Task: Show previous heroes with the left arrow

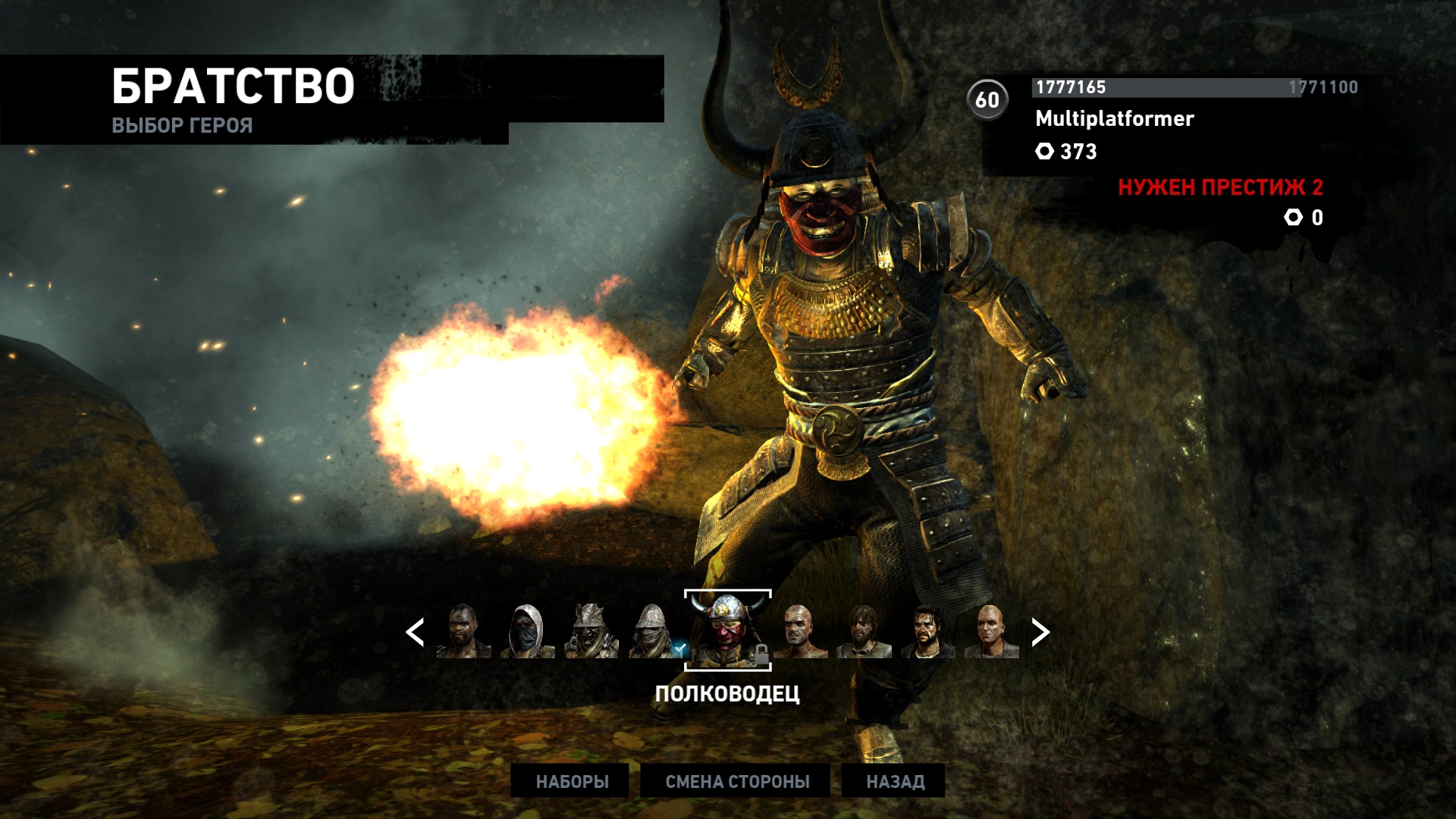Action: click(x=415, y=632)
